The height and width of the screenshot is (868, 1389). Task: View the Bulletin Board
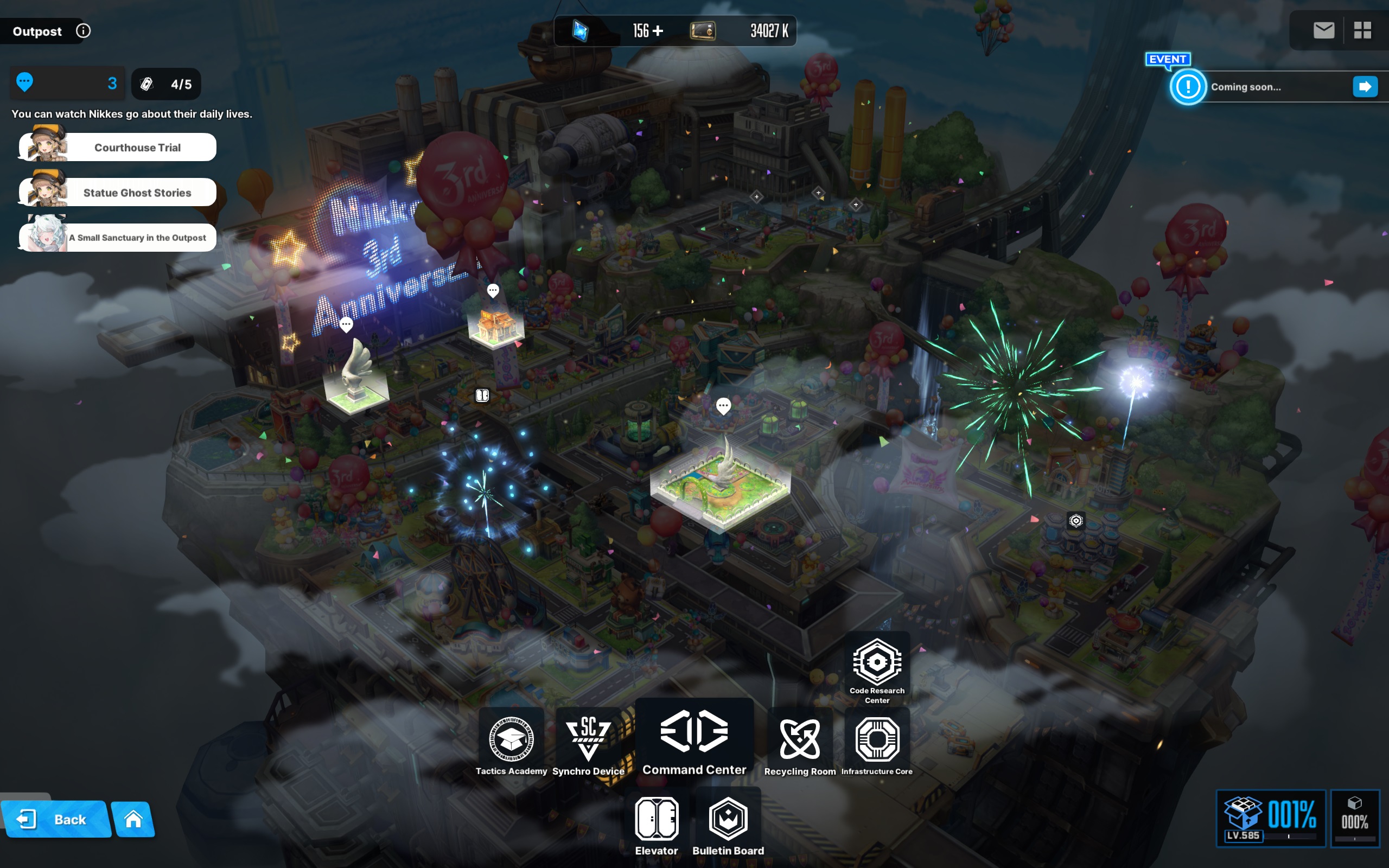728,825
